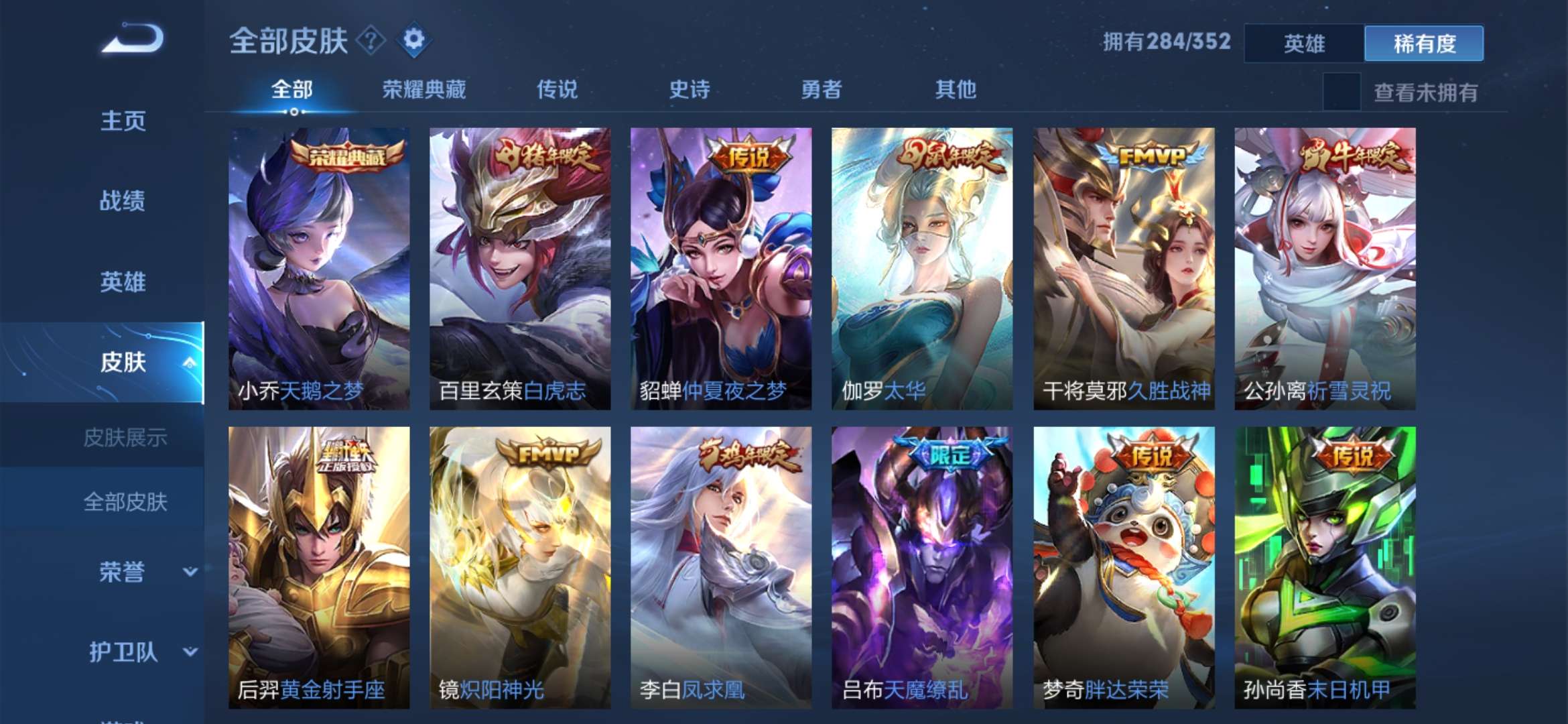
Task: Select the 稀有度 sorting option
Action: [1425, 42]
